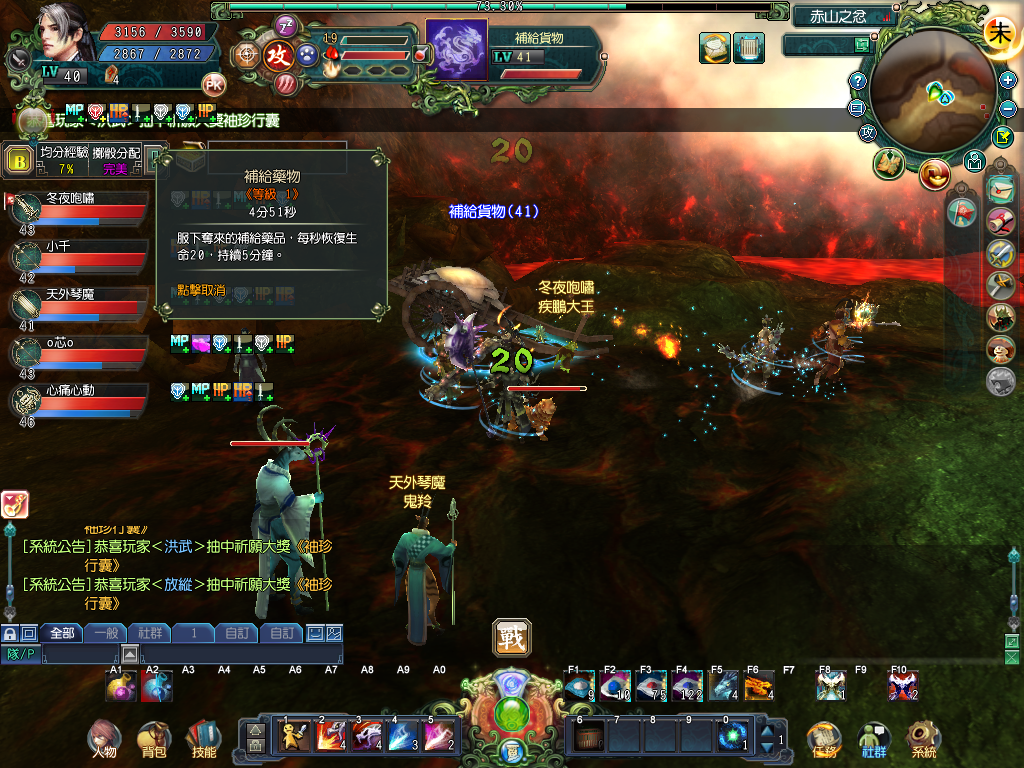Switch chat to the 一般 tab

[x=106, y=633]
